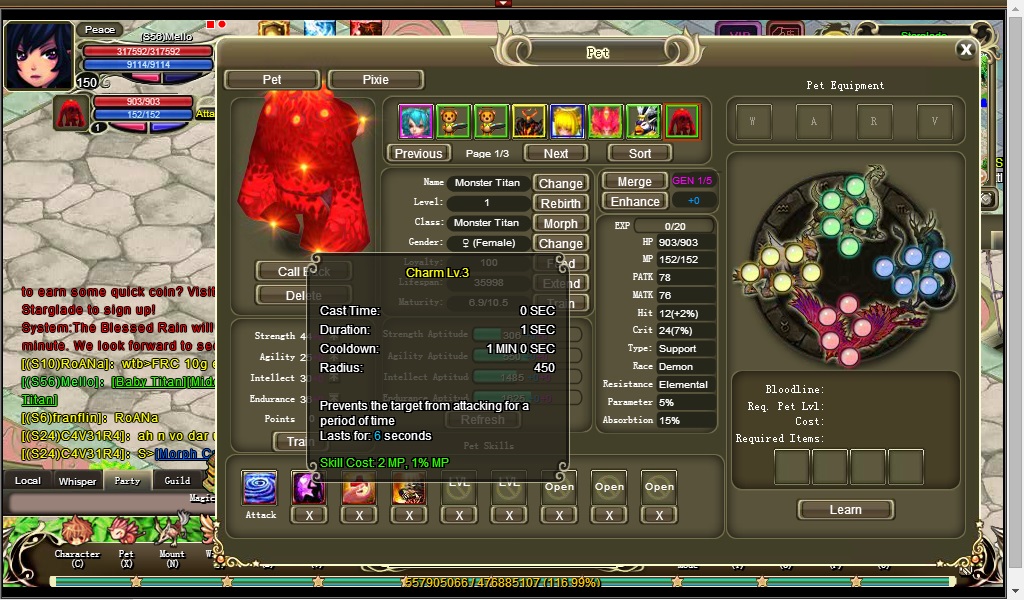Choose the penguin pet portrait

[644, 122]
